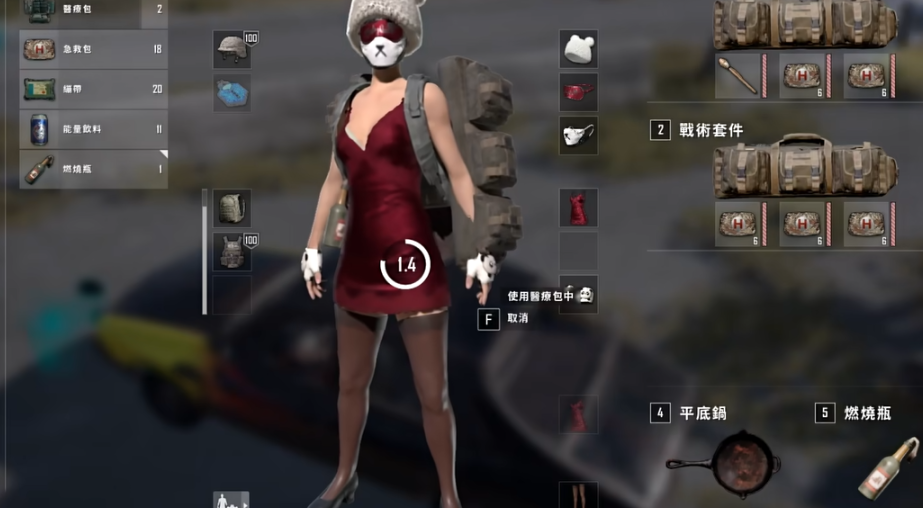Select the armored vest slot
The width and height of the screenshot is (923, 508).
coord(232,252)
